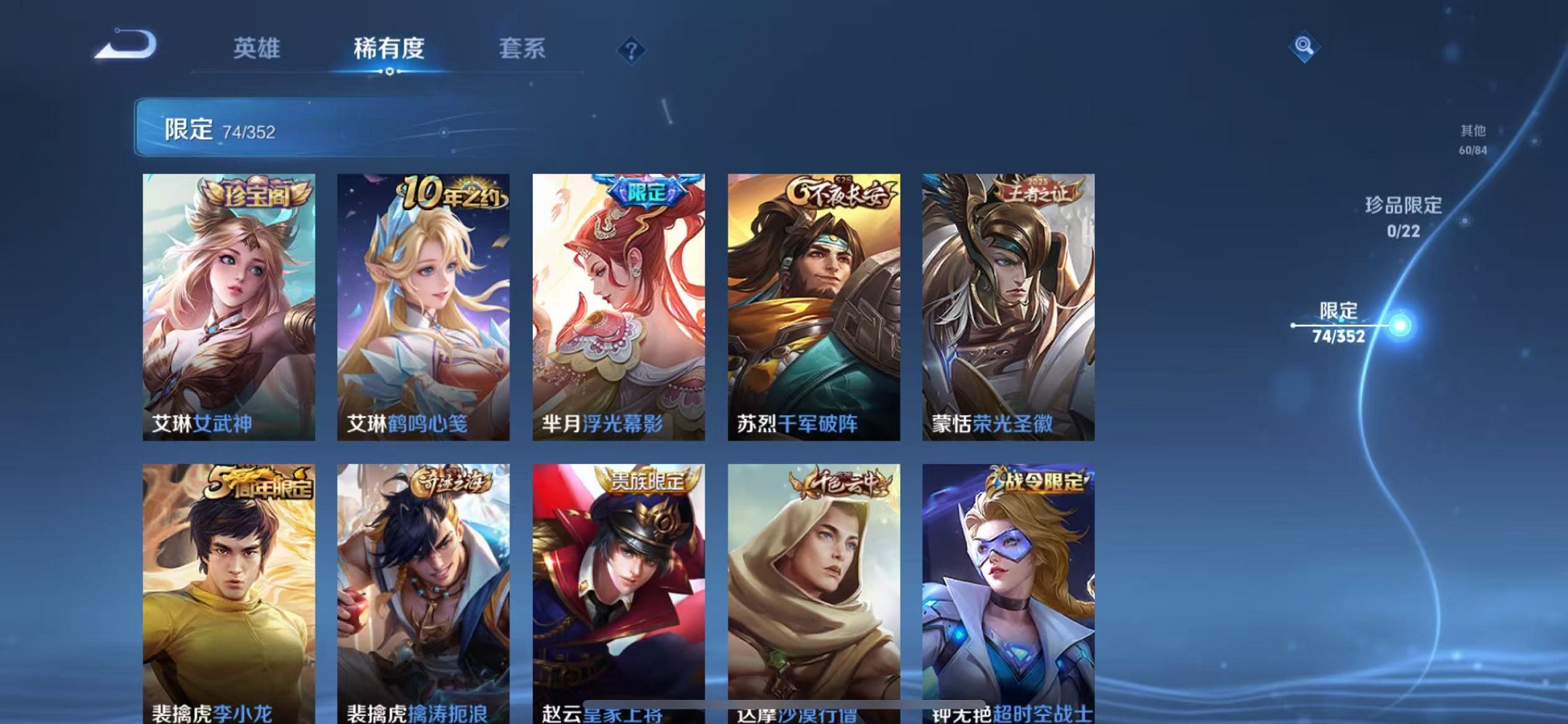Click the question mark help icon

point(631,50)
